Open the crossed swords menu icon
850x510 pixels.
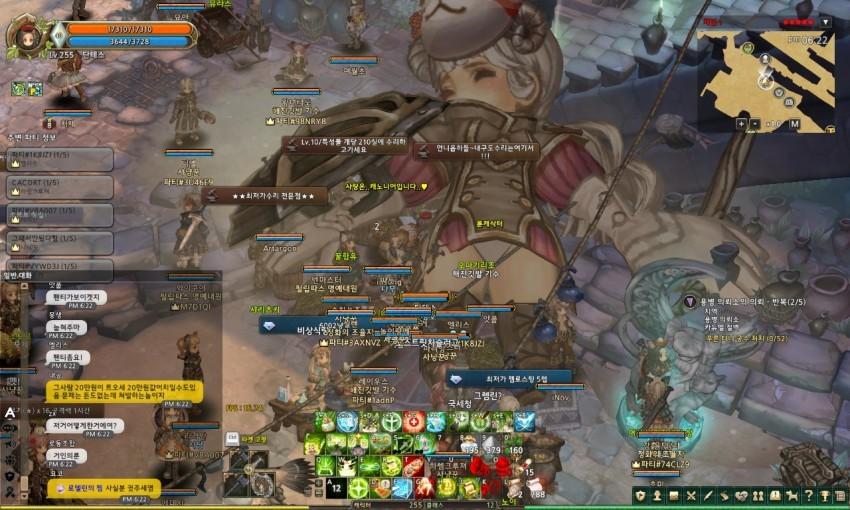tap(690, 496)
